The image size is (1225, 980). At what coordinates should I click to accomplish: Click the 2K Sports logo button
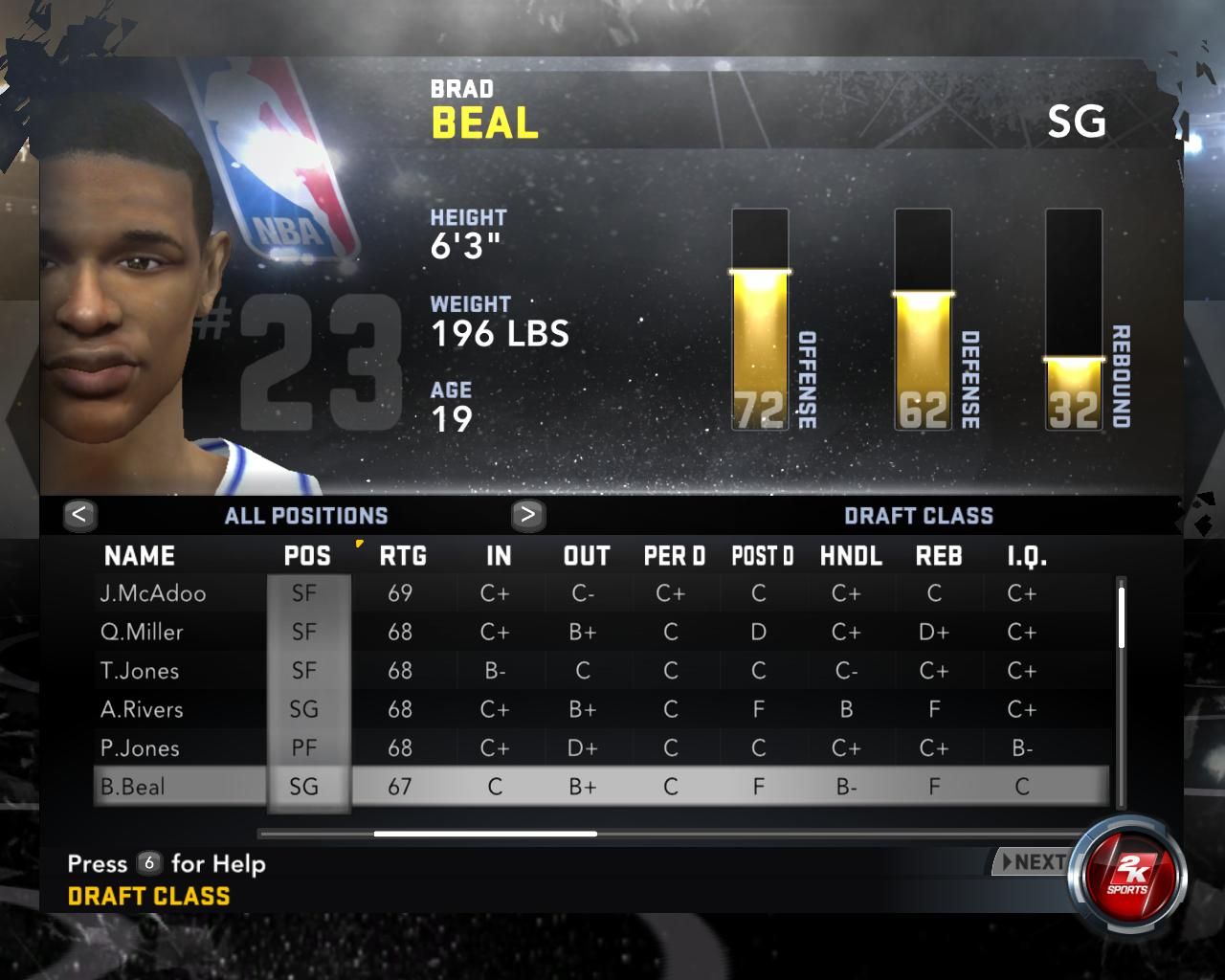pos(1127,875)
